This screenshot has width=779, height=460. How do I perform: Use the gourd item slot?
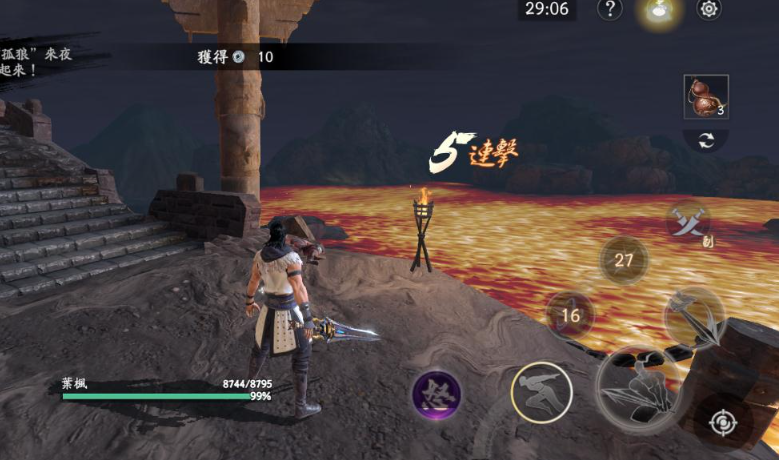point(706,97)
